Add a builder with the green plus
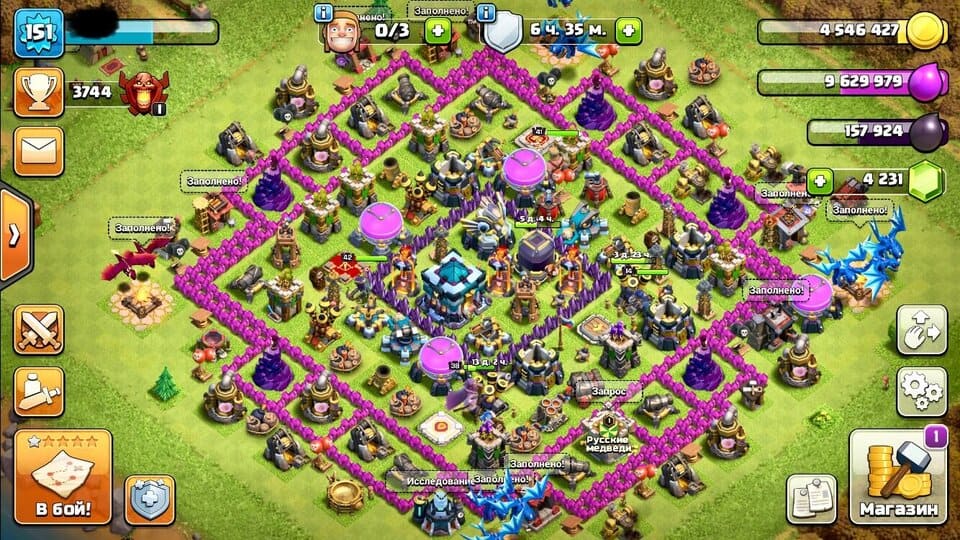Viewport: 960px width, 540px height. click(x=436, y=30)
